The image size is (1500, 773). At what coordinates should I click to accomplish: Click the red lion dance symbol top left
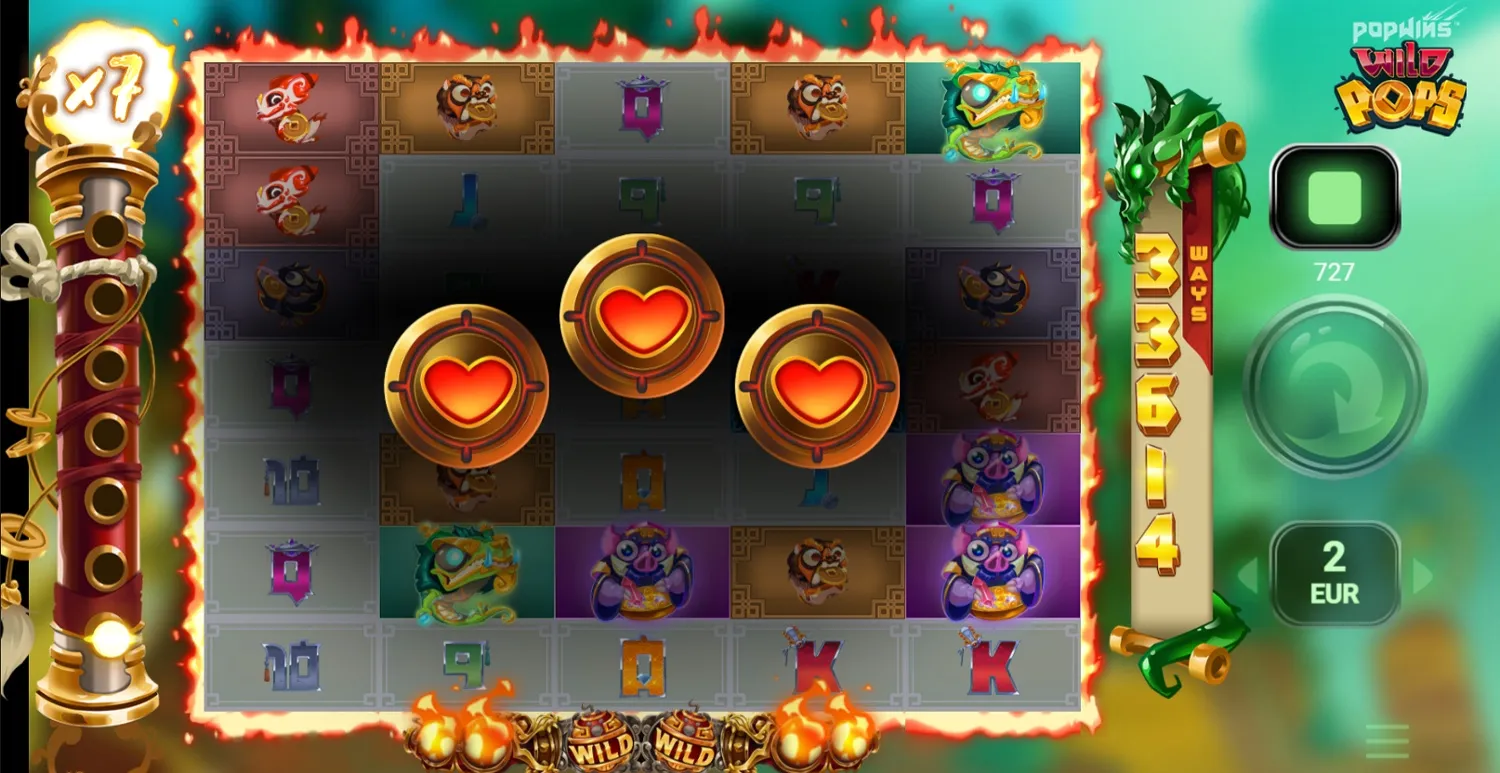click(x=290, y=105)
